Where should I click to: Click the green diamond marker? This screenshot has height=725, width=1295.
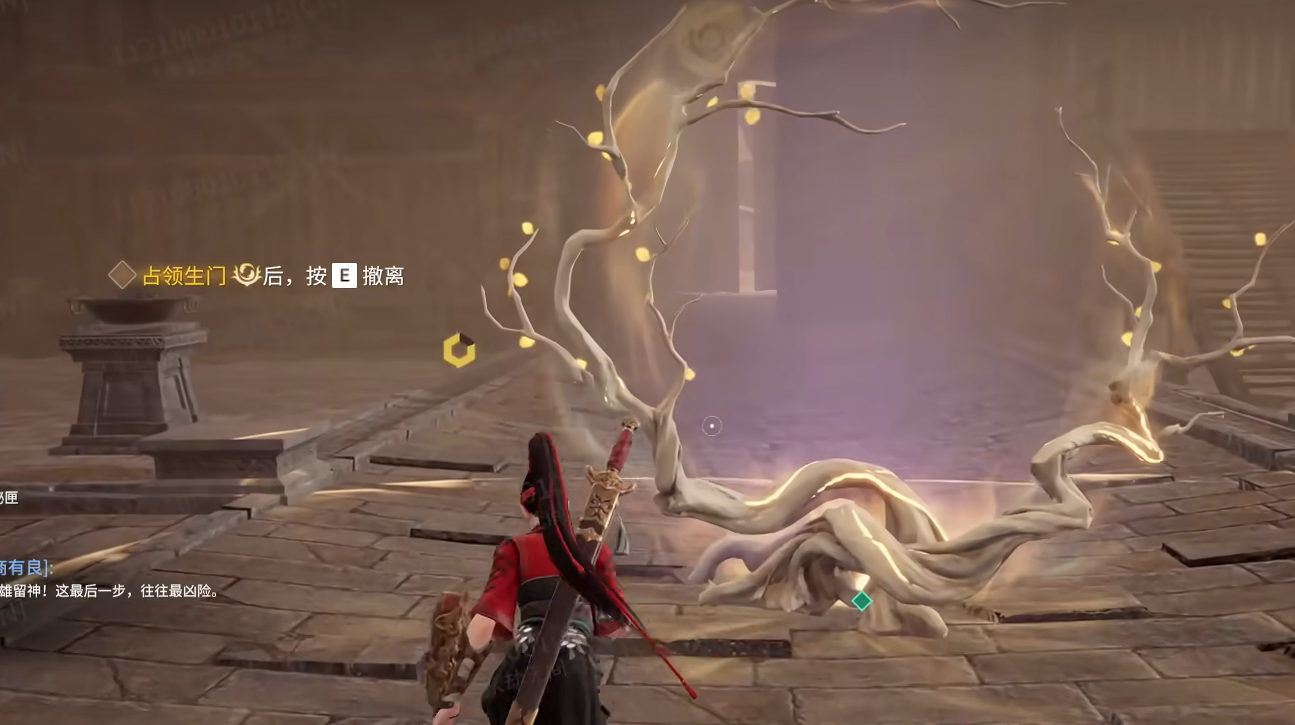coord(861,601)
